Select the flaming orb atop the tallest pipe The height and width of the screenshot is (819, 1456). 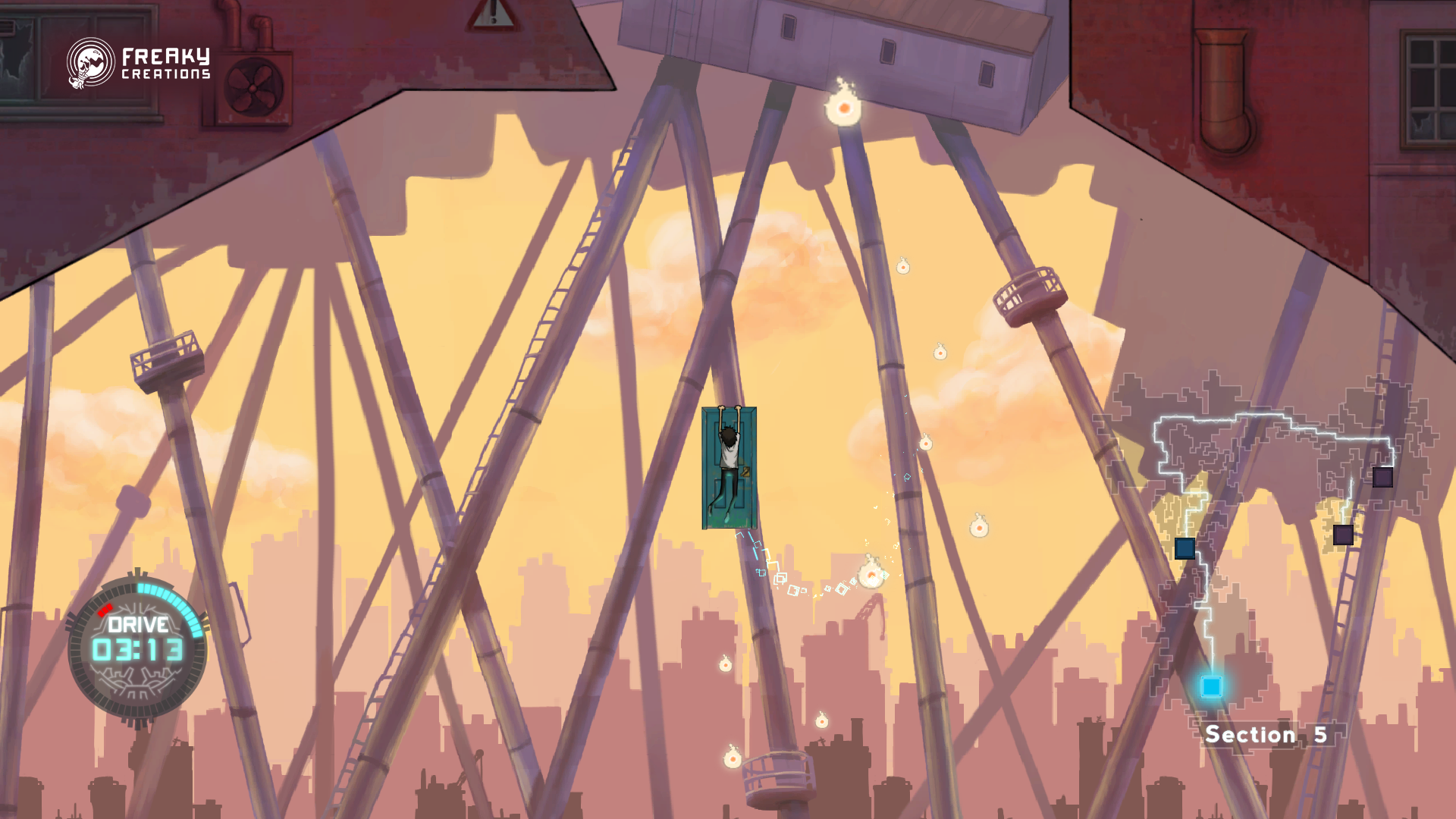(x=844, y=108)
